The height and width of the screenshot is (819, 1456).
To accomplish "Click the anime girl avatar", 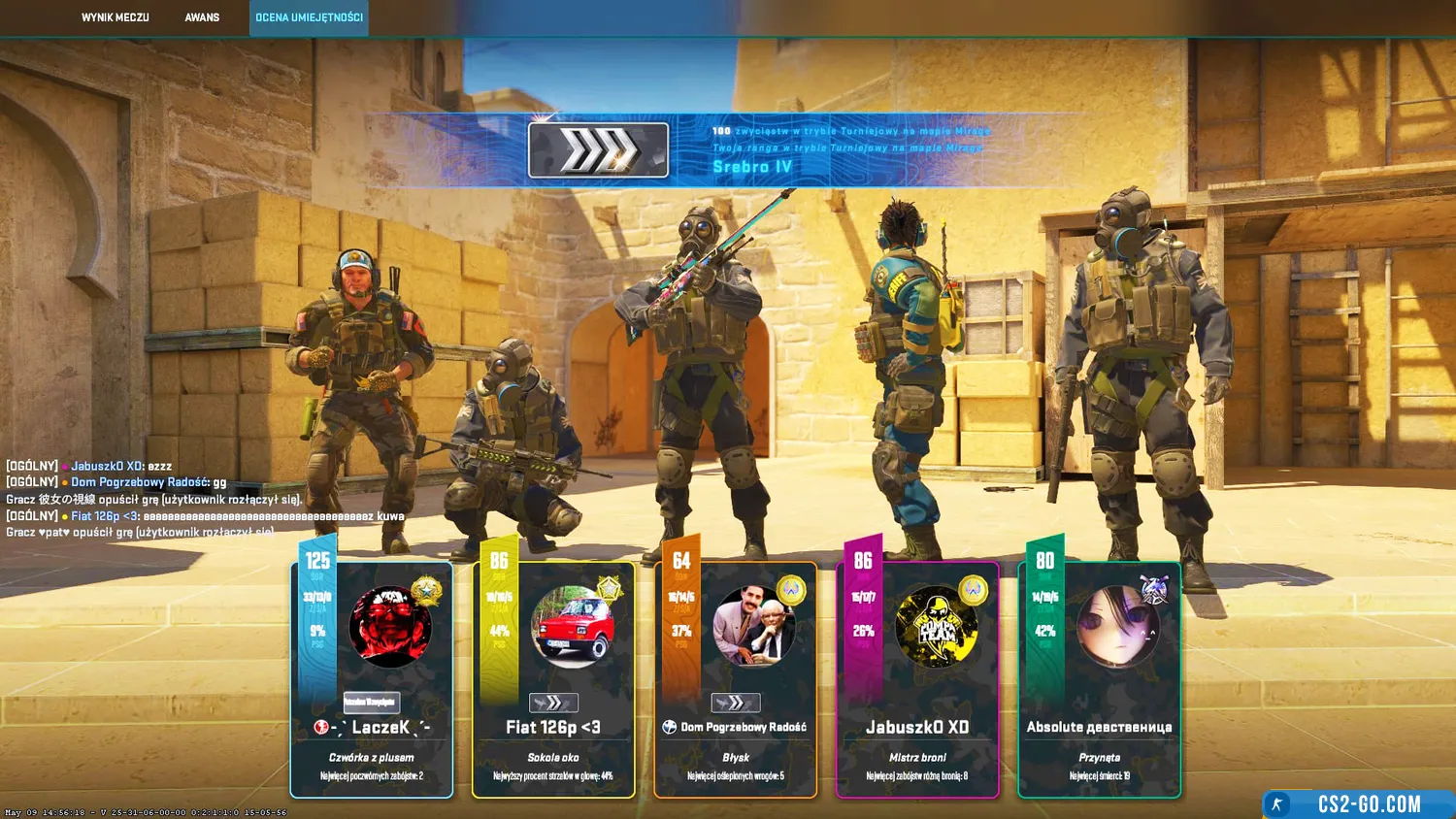I will (x=1117, y=627).
